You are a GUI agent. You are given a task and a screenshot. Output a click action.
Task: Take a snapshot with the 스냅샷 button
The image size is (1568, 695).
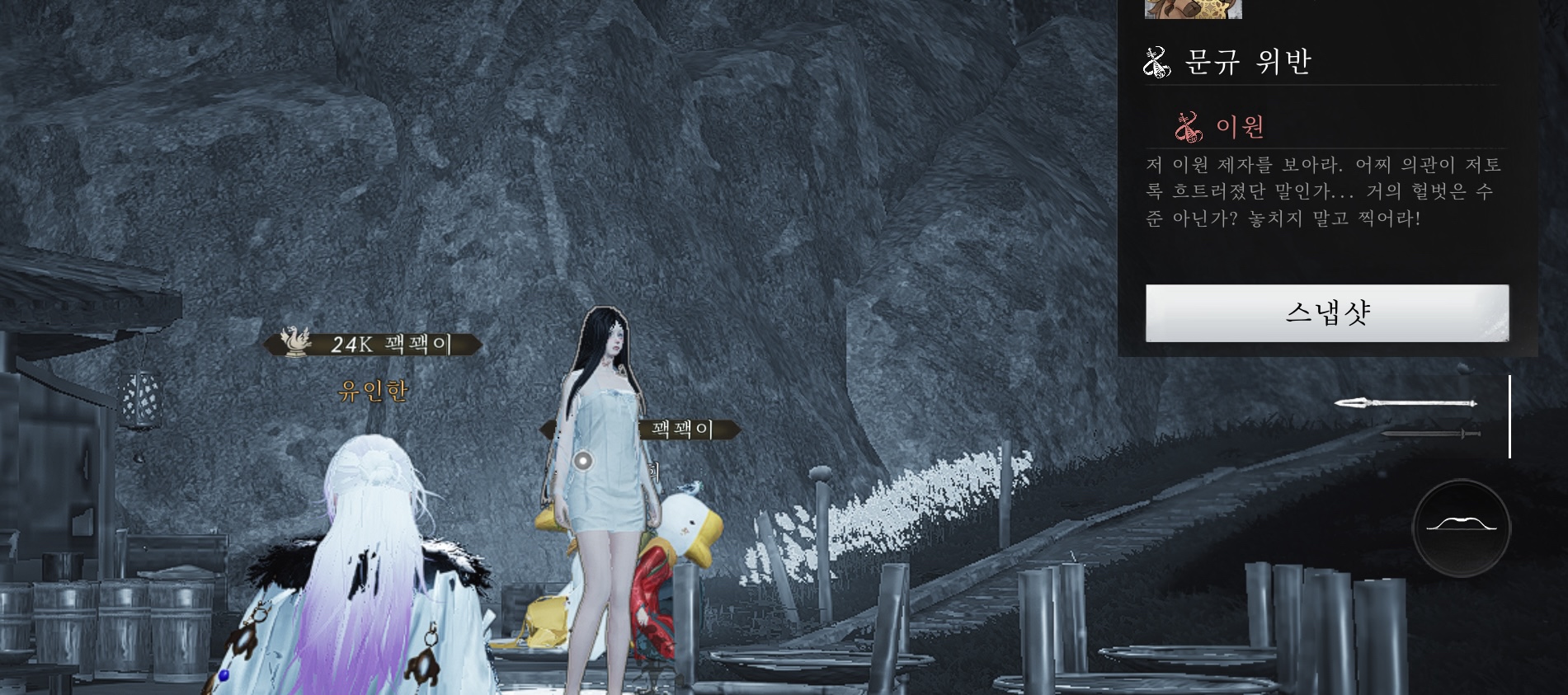click(x=1326, y=313)
